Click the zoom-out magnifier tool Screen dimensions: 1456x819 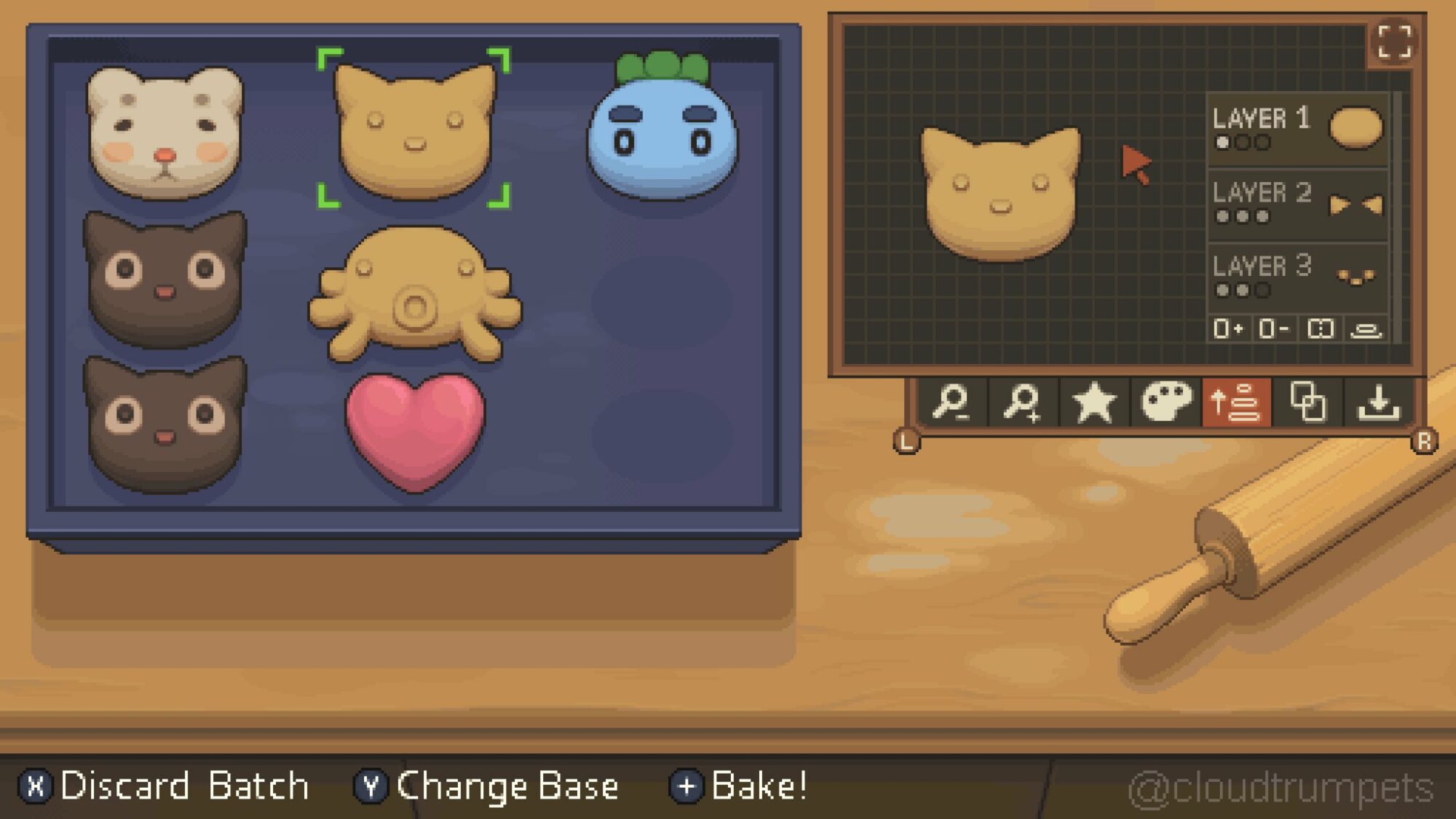(x=951, y=403)
